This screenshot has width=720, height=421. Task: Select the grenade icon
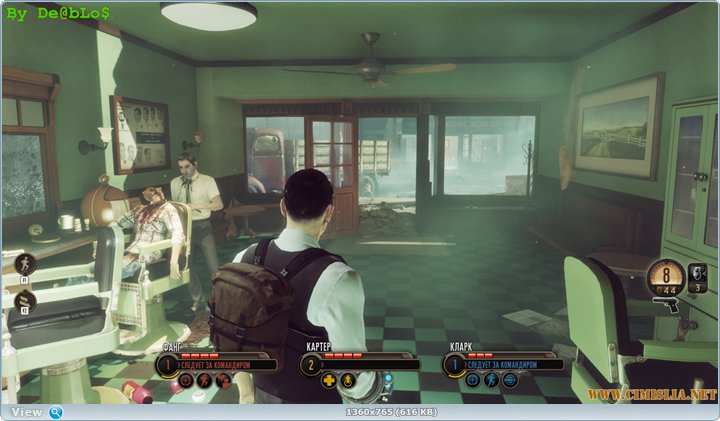(x=697, y=272)
